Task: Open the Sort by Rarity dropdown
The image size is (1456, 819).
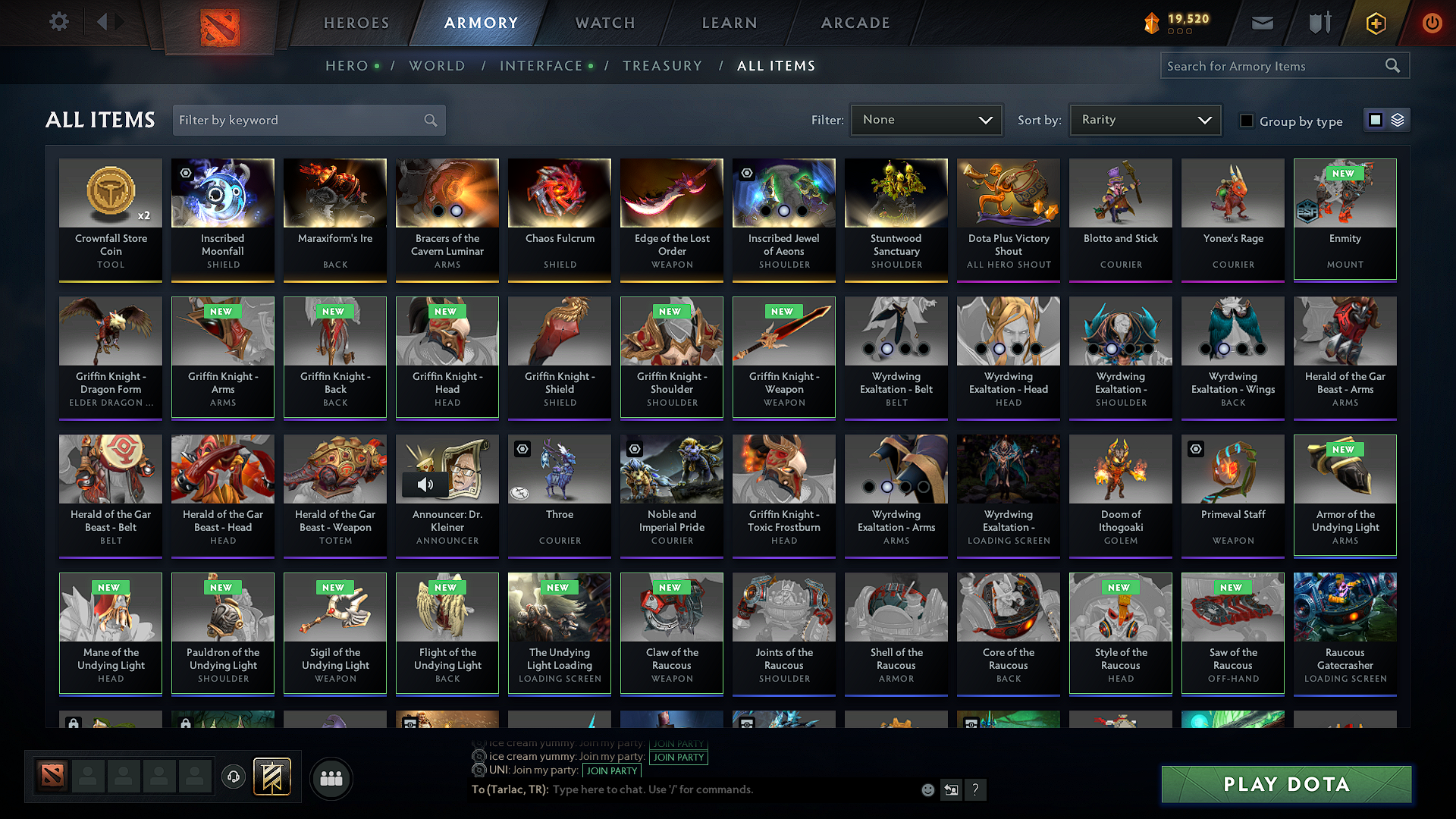Action: 1144,119
